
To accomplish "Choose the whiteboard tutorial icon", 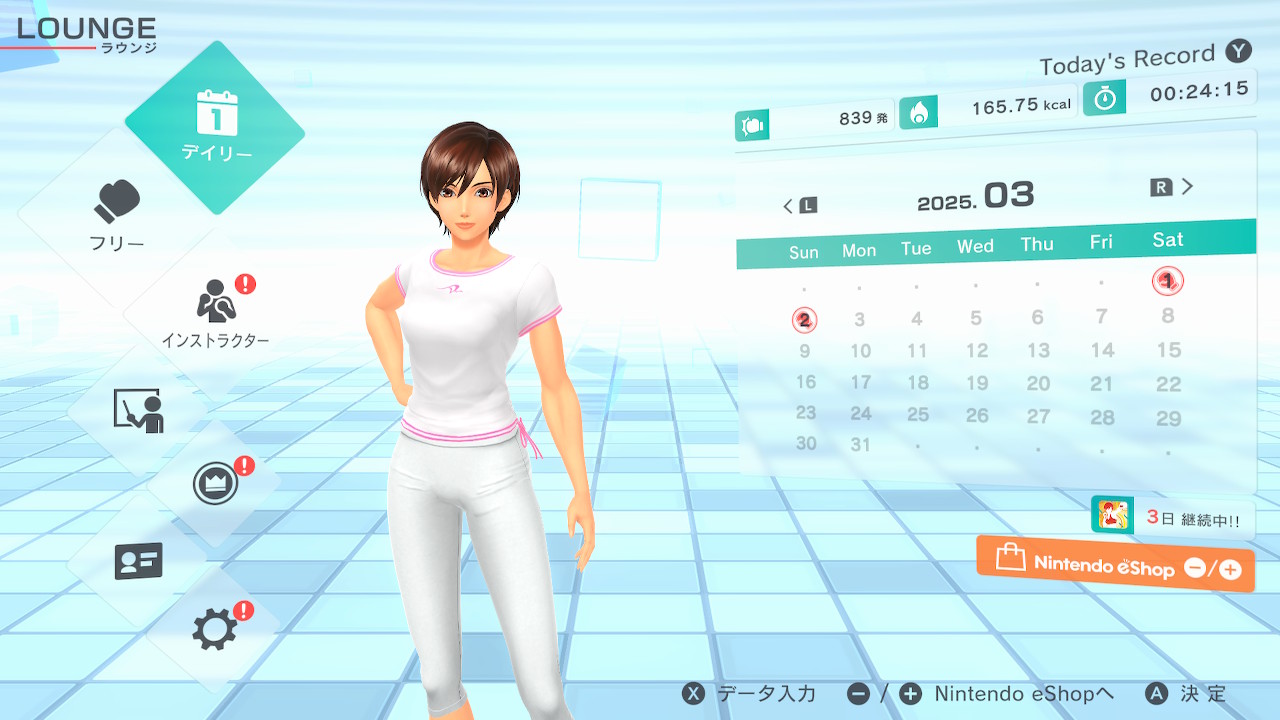I will [x=138, y=410].
